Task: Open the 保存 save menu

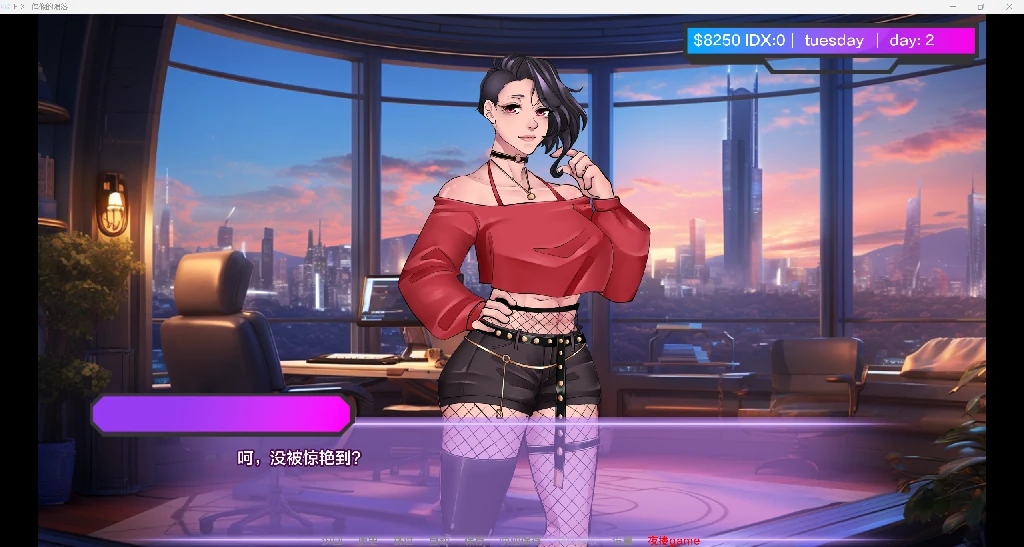Action: coord(476,541)
